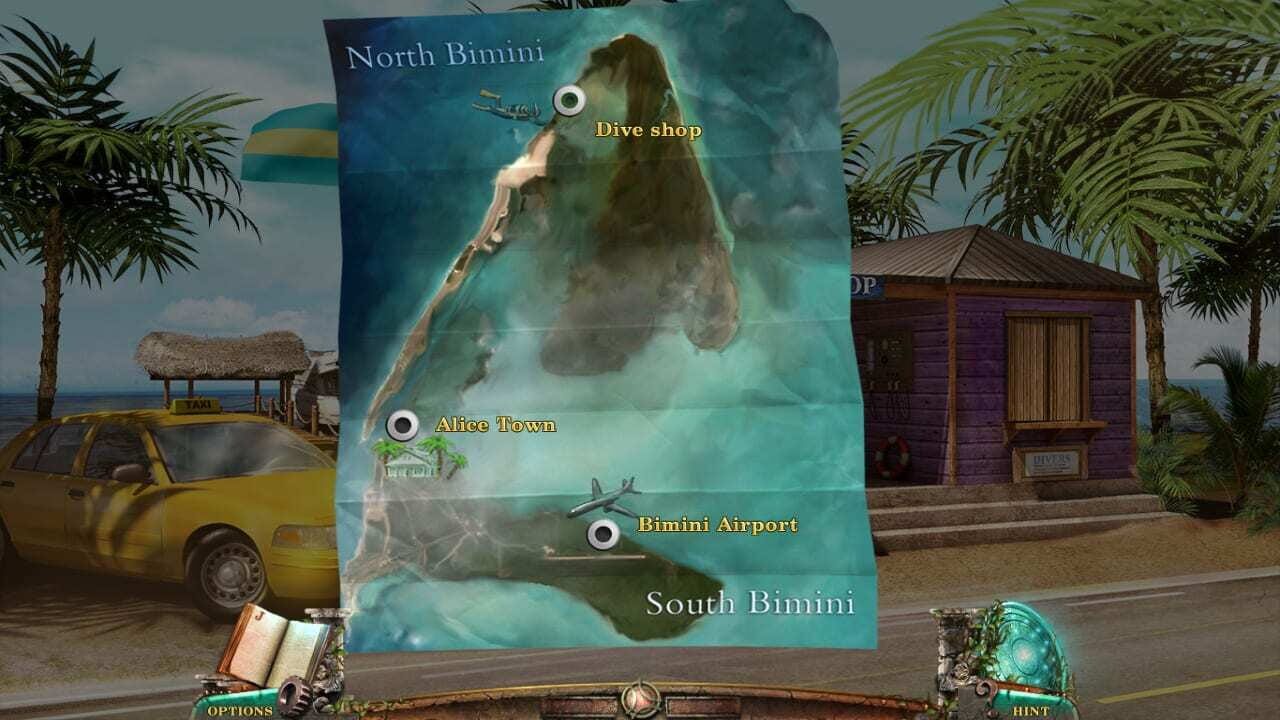Click the round emblem on the bottom bar
1280x720 pixels.
click(639, 700)
